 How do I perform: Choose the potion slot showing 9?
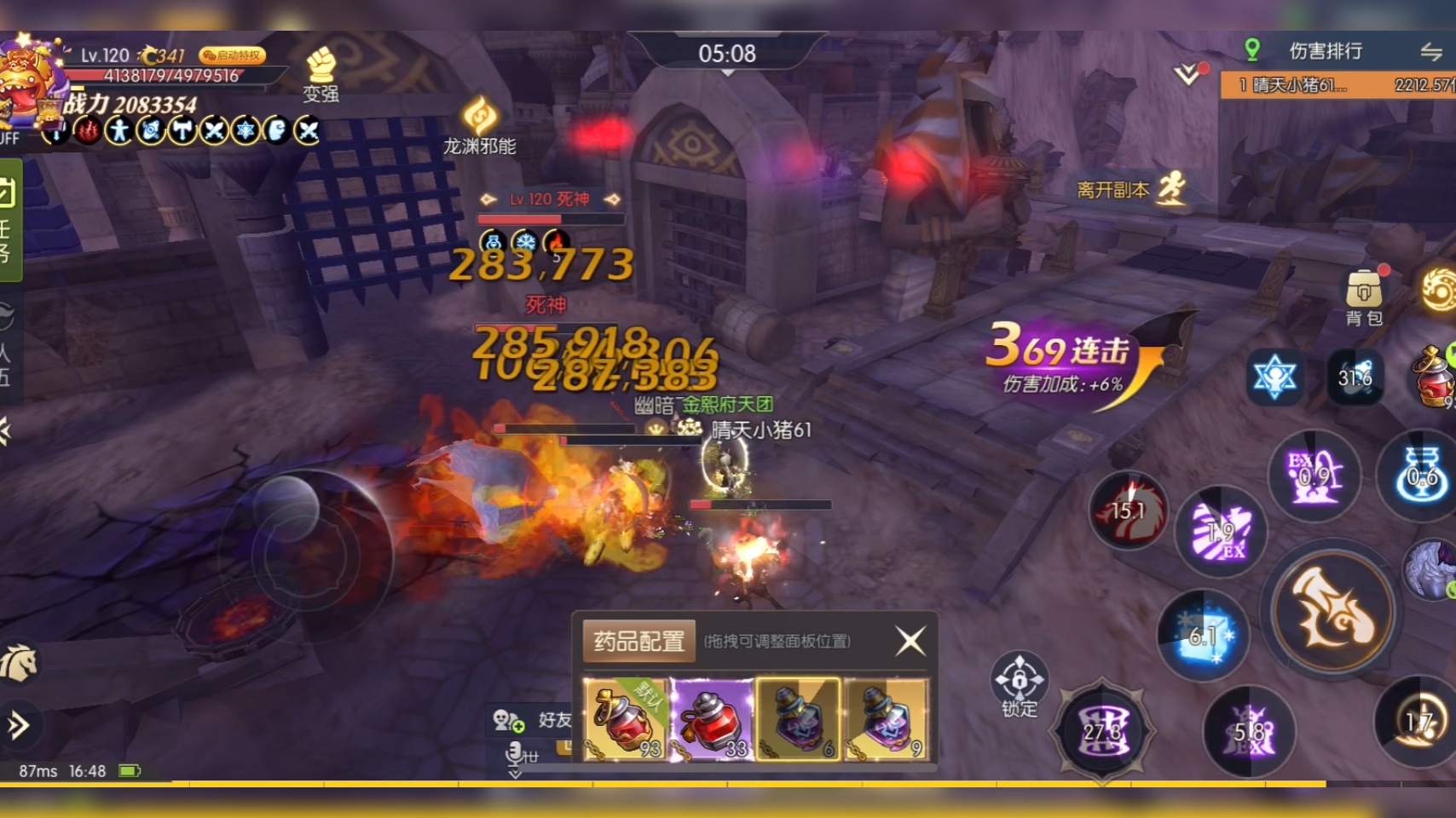point(886,719)
